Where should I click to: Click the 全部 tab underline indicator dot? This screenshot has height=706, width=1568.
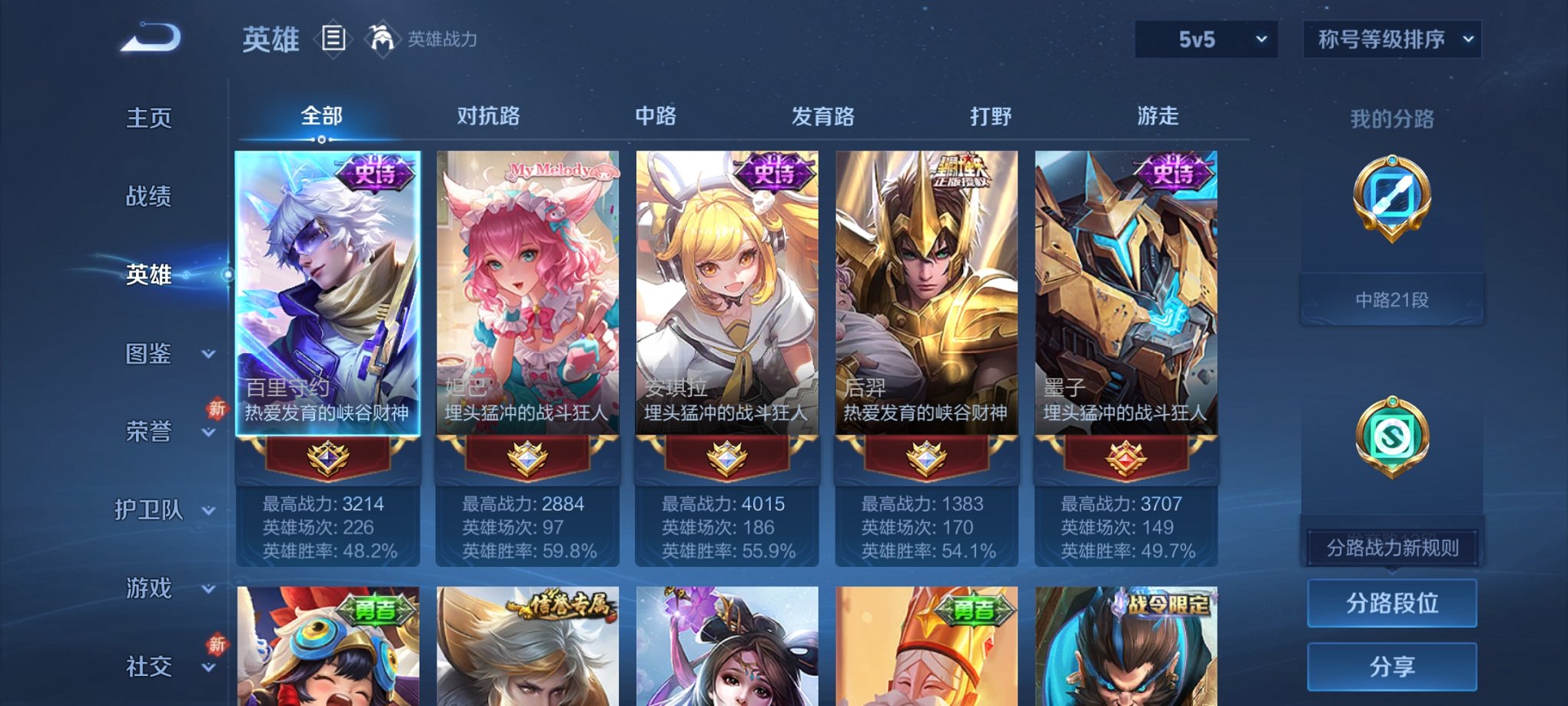coord(320,140)
